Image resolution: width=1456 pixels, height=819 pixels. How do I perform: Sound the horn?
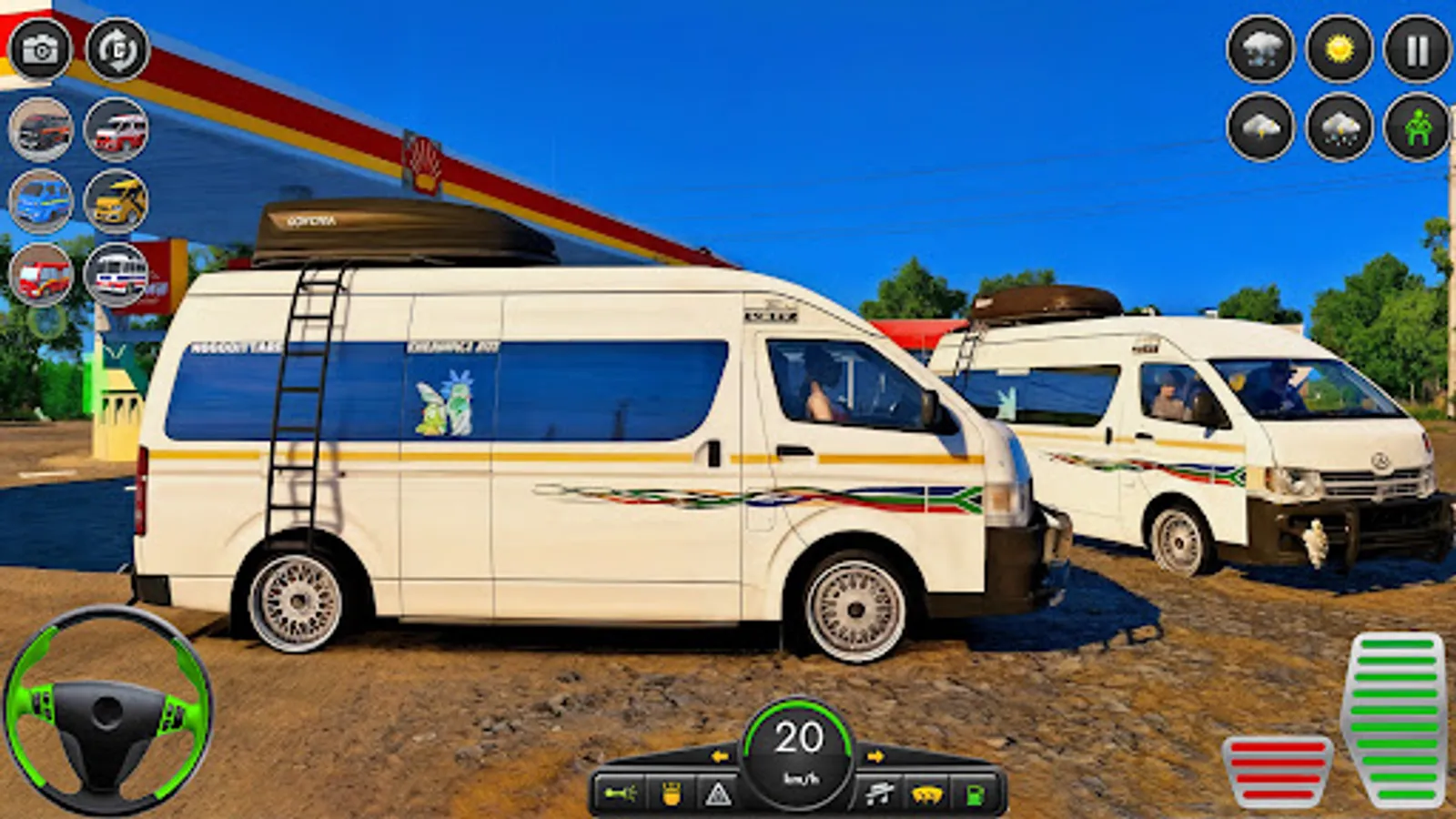pos(619,792)
